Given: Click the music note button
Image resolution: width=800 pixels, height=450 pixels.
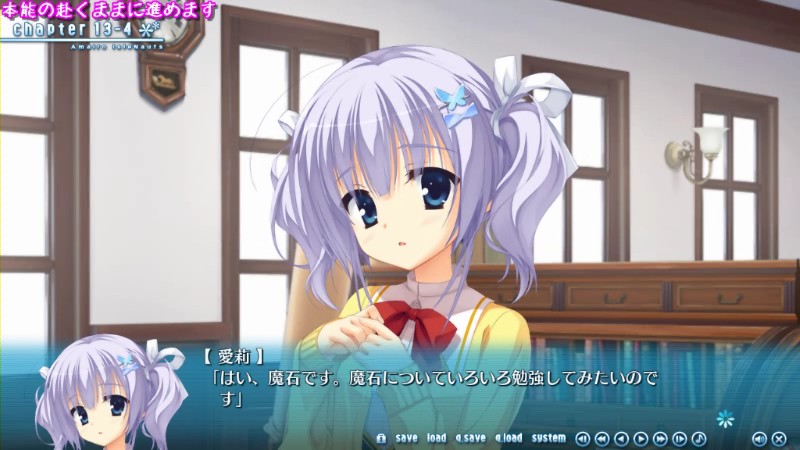Looking at the screenshot, I should click(x=699, y=438).
